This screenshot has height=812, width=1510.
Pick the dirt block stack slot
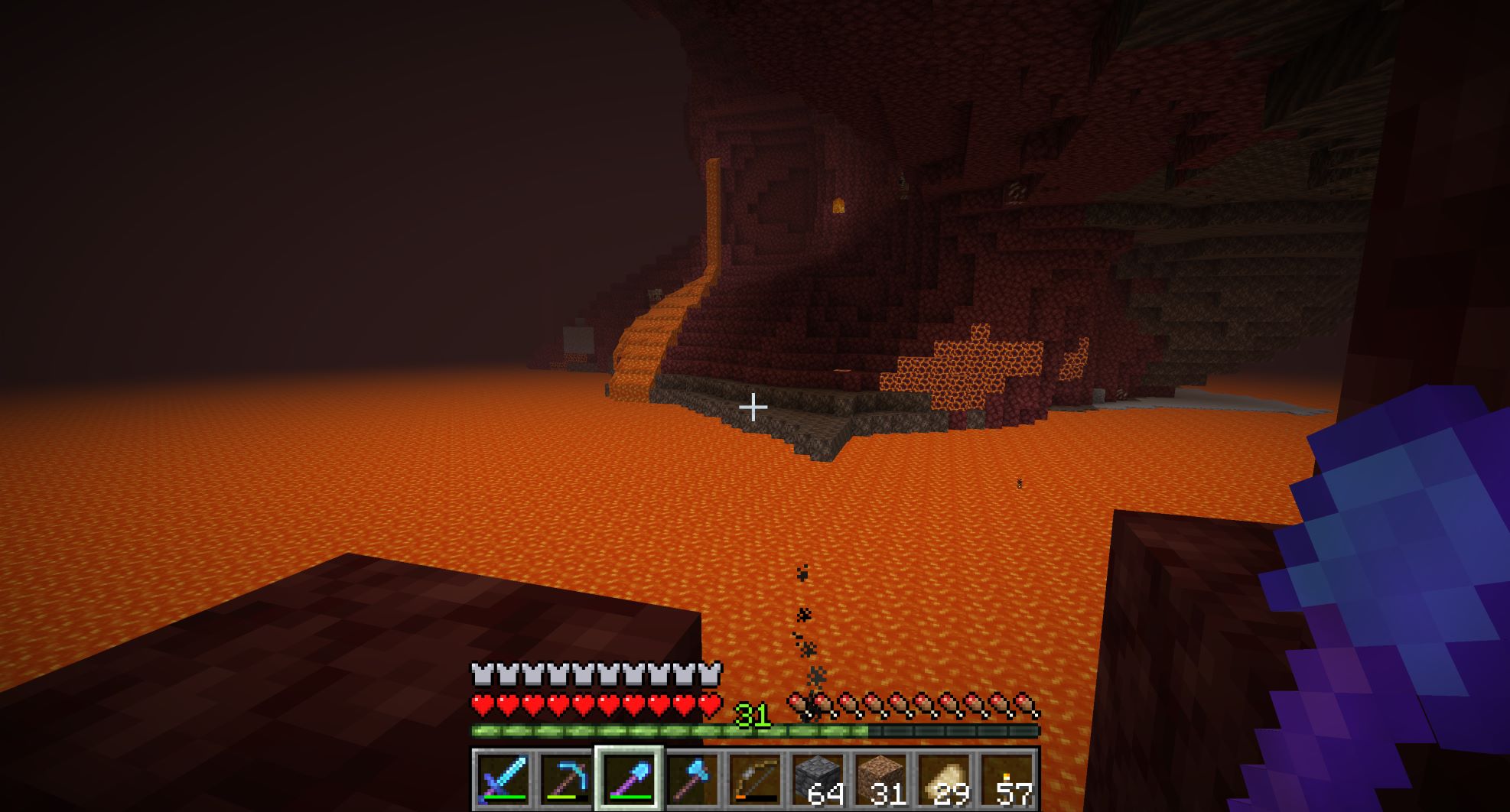click(x=880, y=779)
